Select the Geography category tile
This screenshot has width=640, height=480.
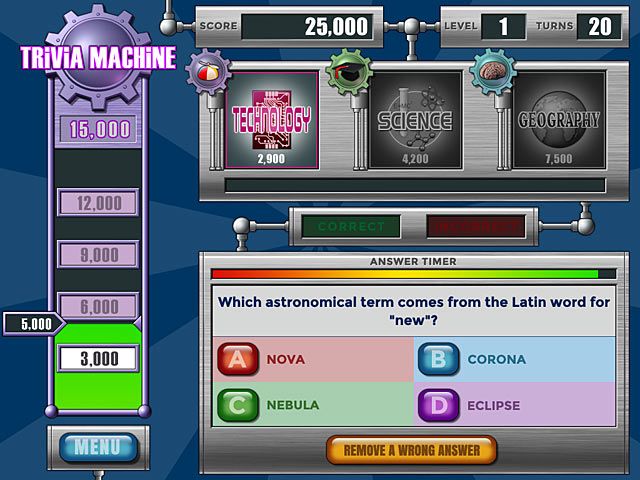pos(559,121)
